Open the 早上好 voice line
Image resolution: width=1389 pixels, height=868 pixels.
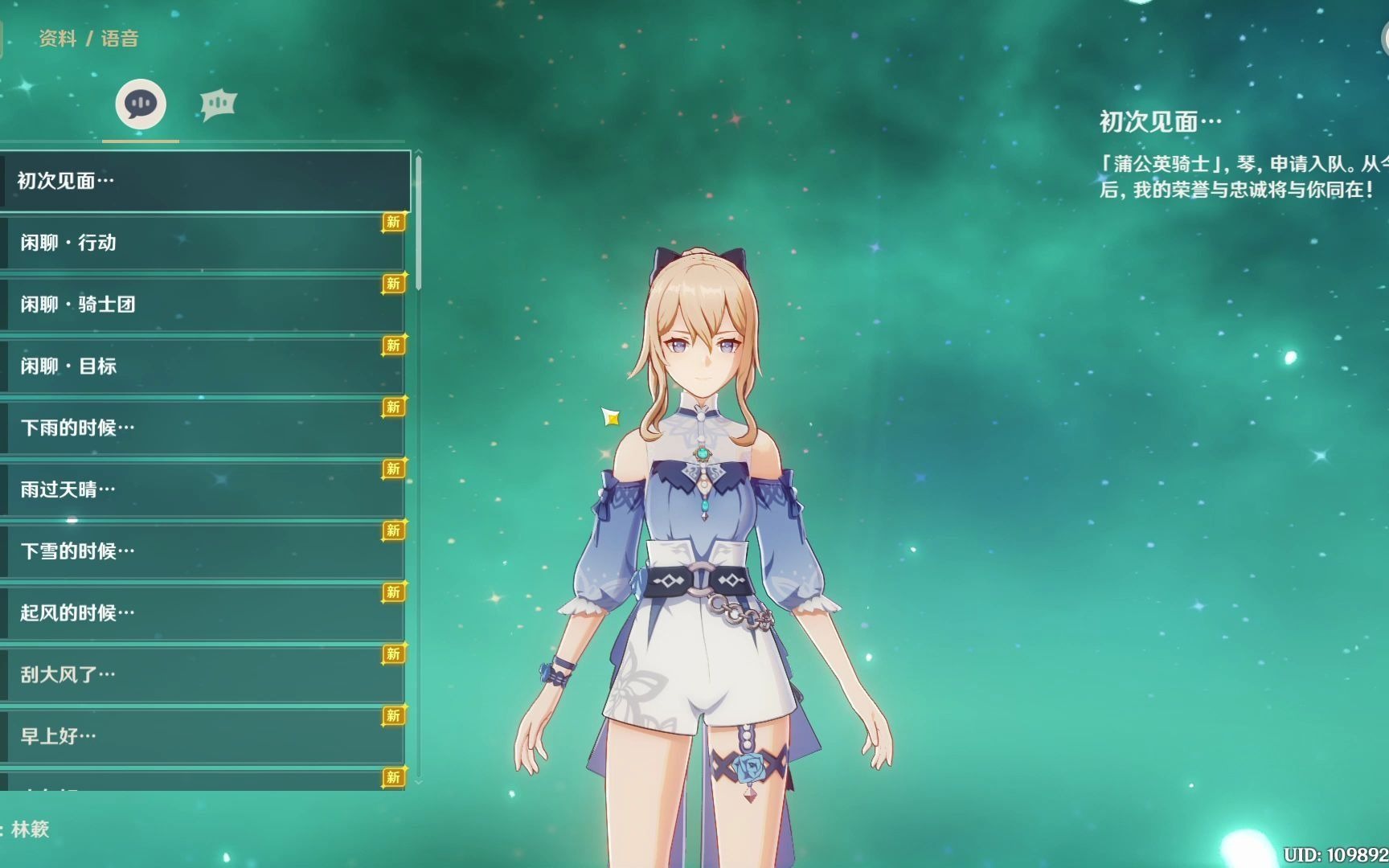point(205,736)
